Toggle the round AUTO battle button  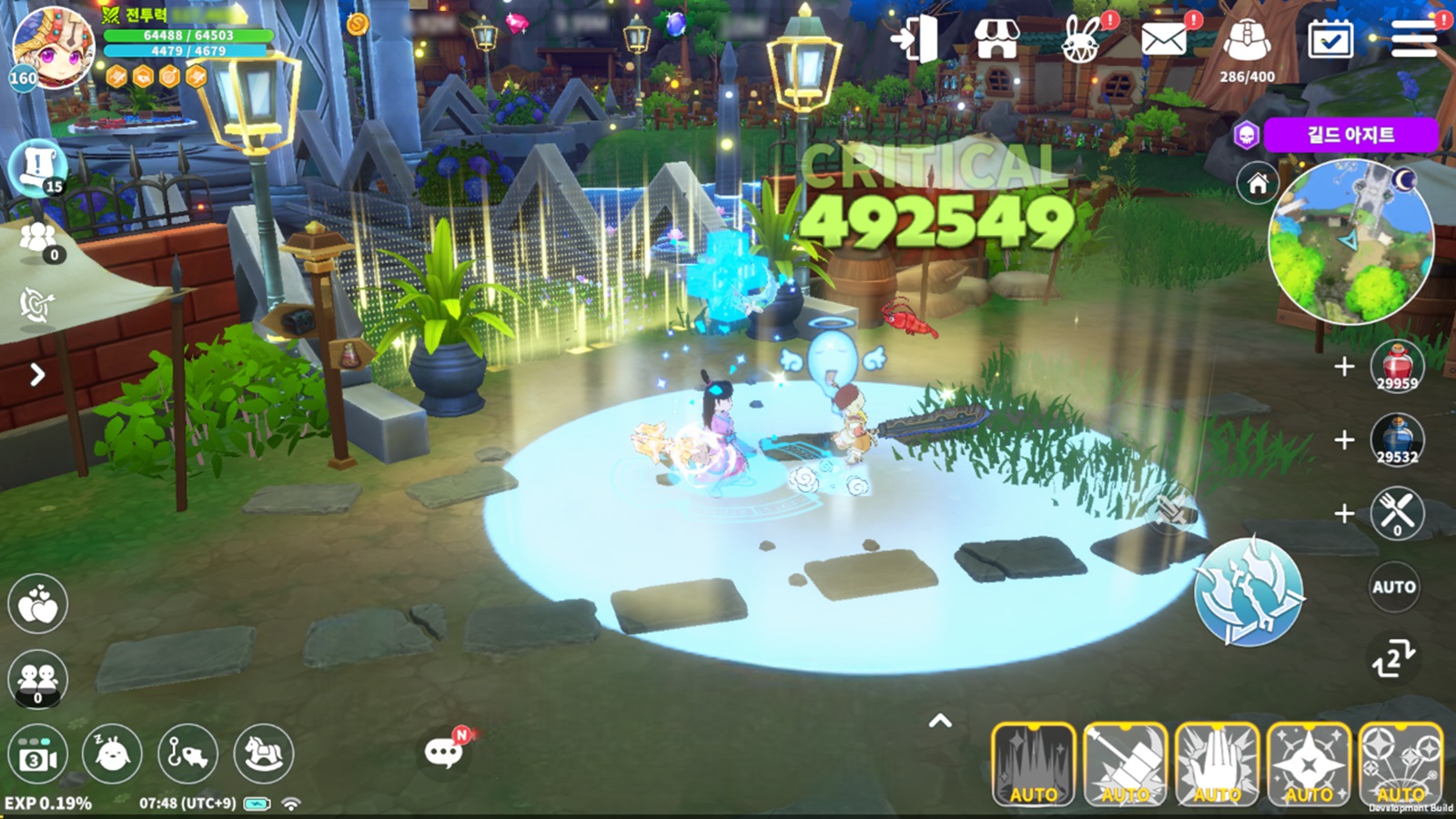click(1394, 588)
